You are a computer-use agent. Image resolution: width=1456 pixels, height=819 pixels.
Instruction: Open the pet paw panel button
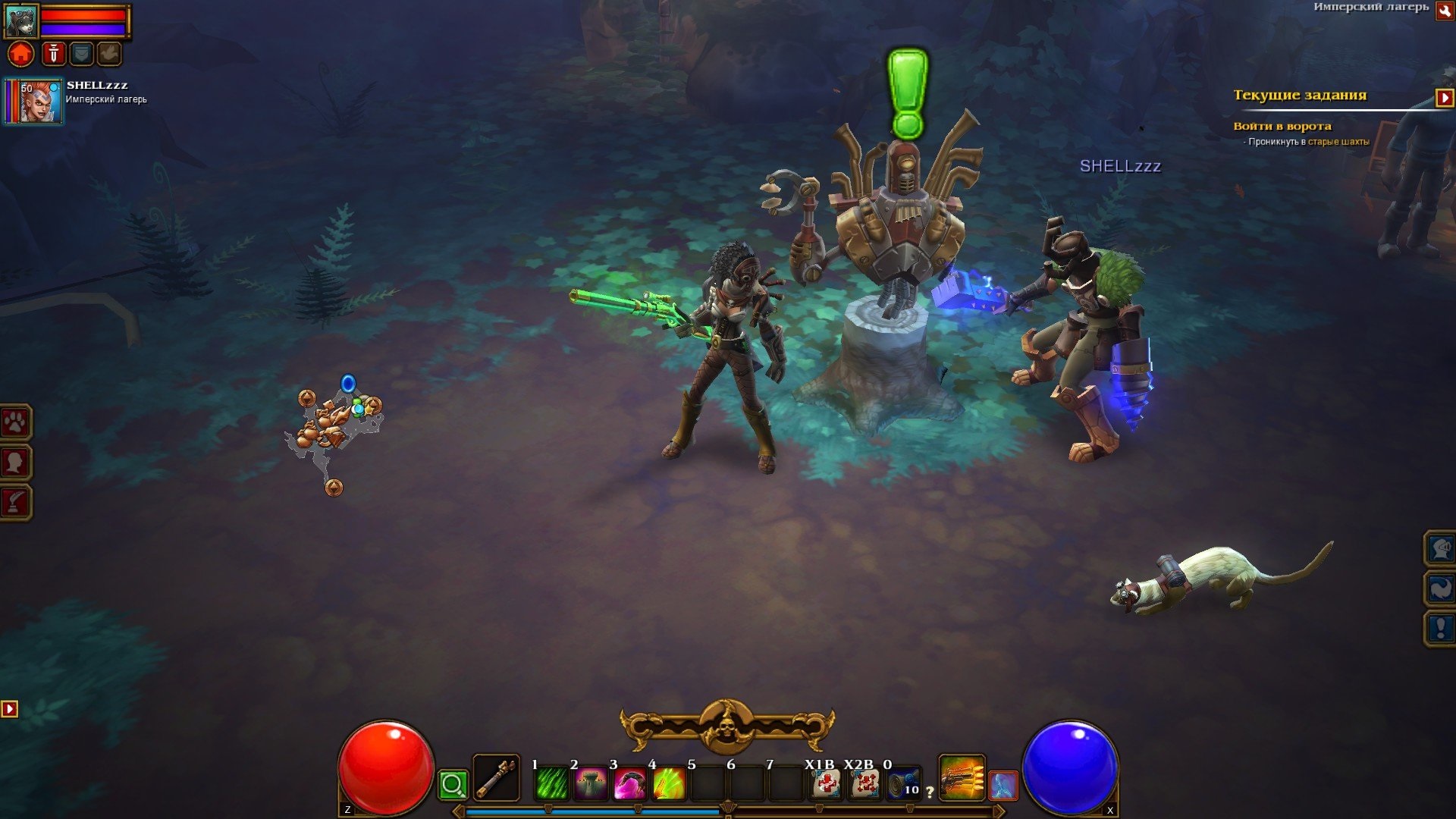coord(15,422)
